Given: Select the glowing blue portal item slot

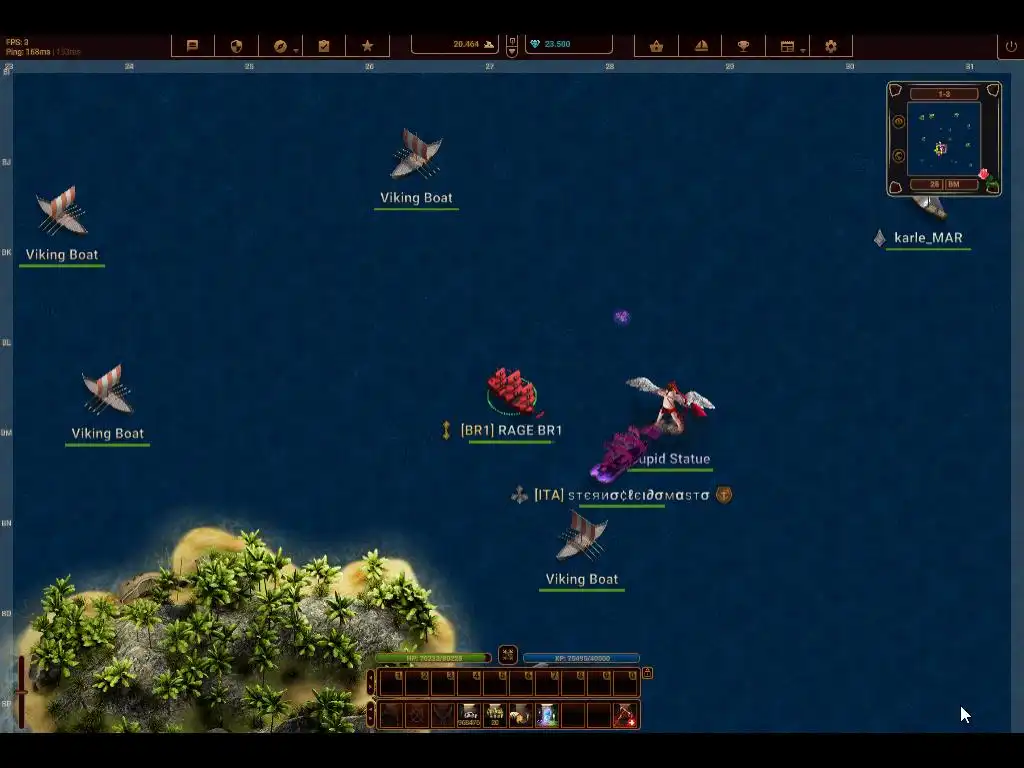Looking at the screenshot, I should [x=547, y=715].
